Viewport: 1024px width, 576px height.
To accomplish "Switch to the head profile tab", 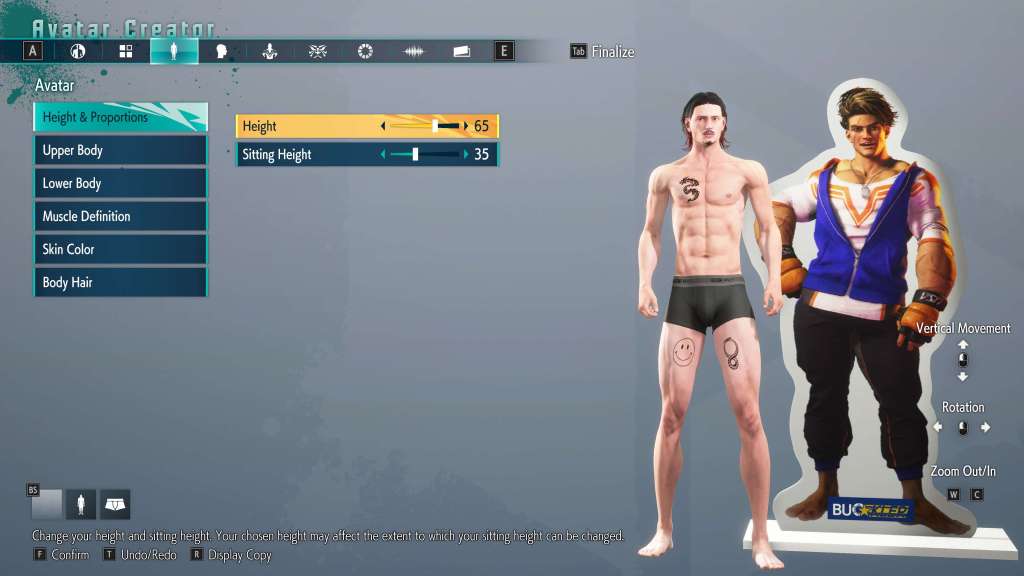I will (222, 51).
